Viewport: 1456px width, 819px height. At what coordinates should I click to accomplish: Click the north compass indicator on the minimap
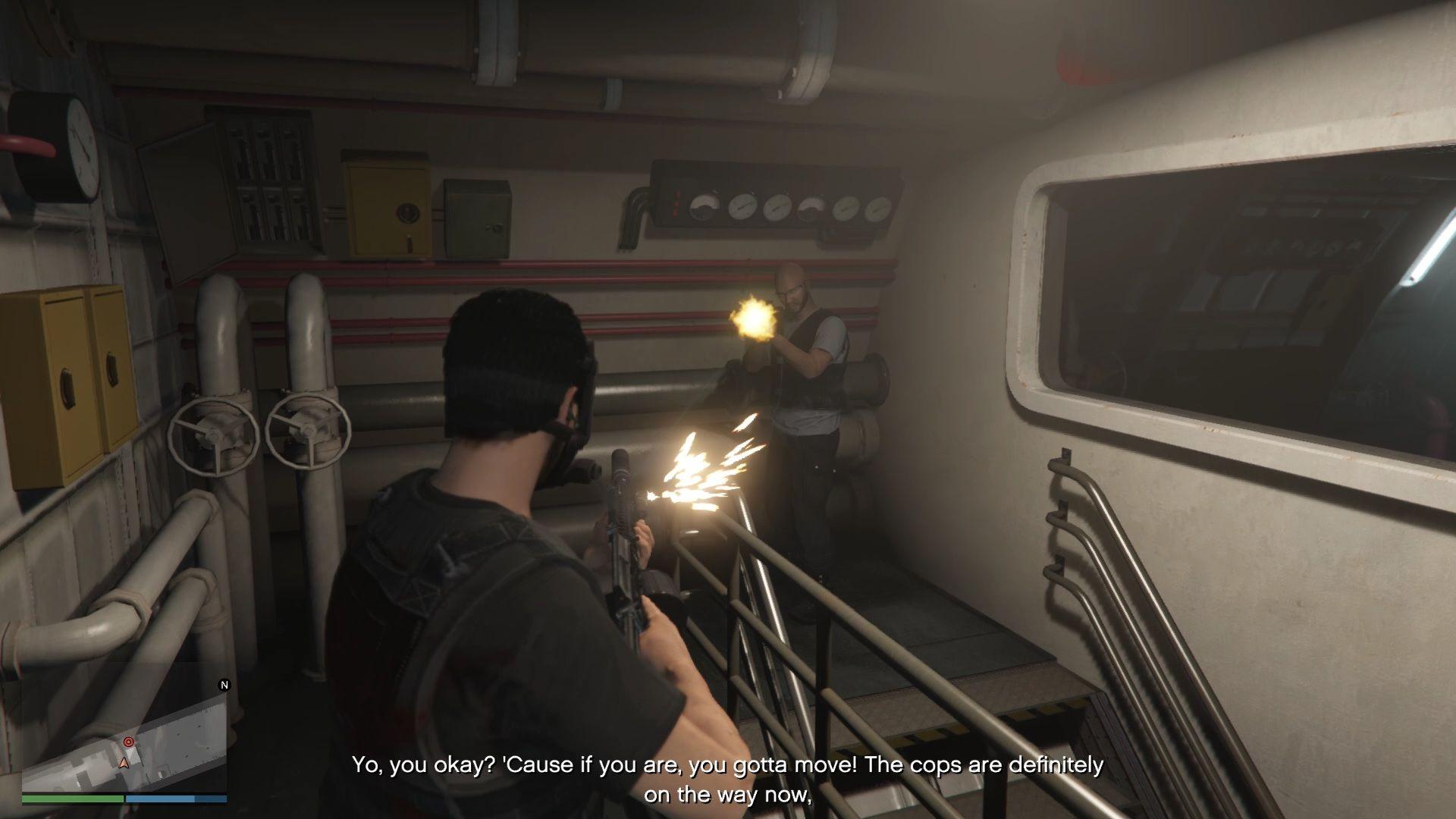pyautogui.click(x=224, y=686)
